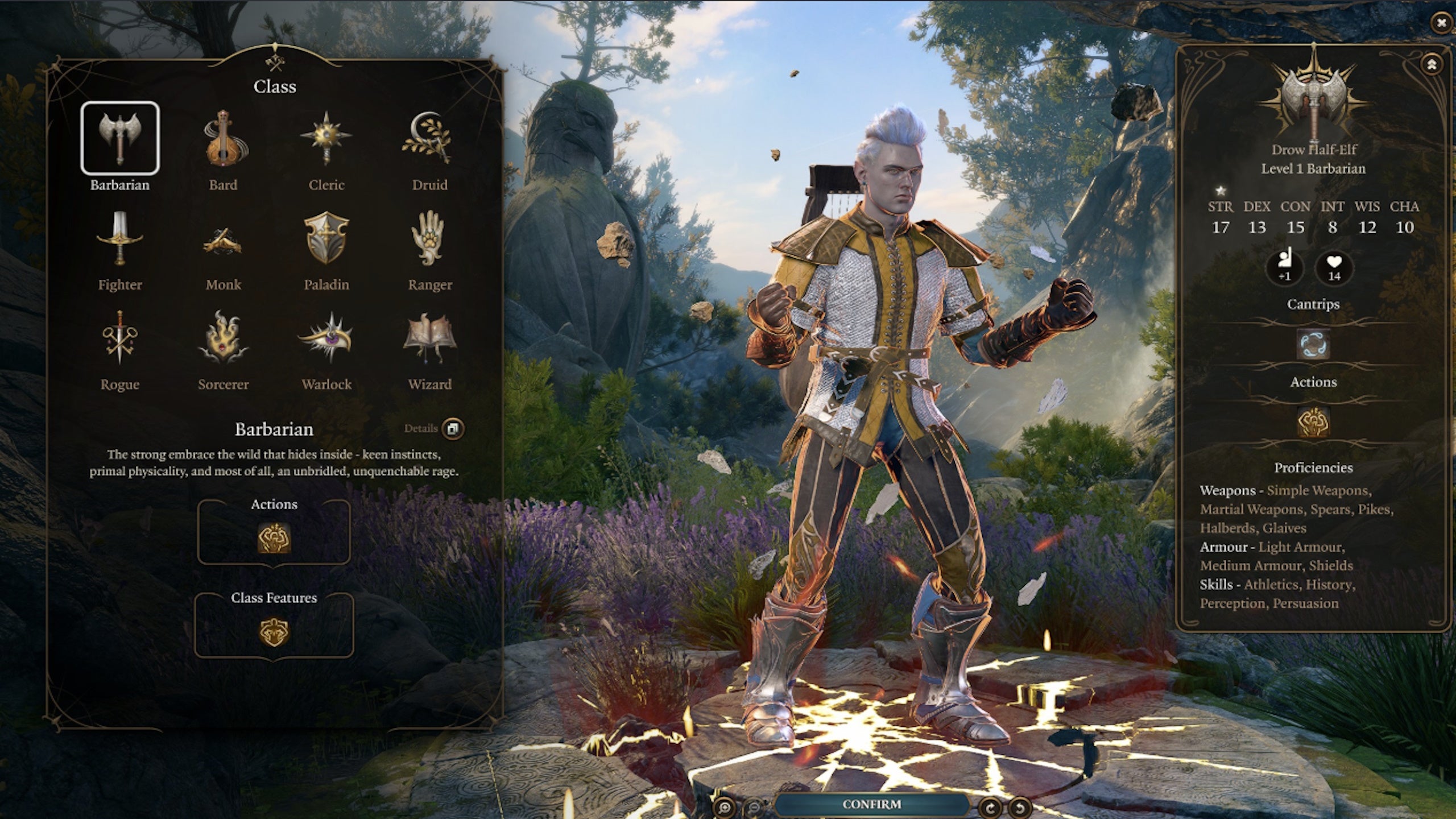Open the Barbarian Details view
1456x819 pixels.
click(x=453, y=428)
